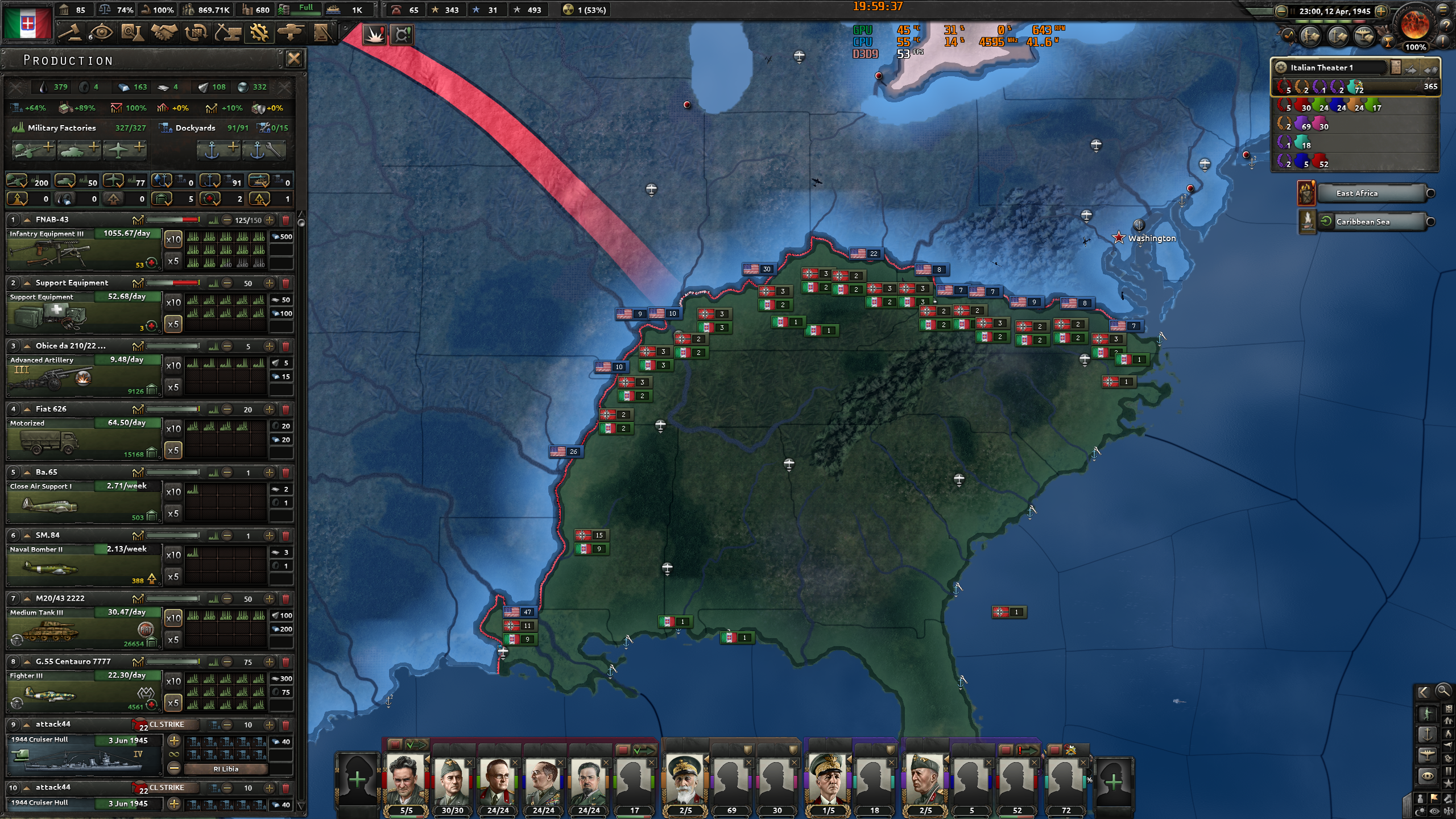Open the Logistics ledger icon
The image size is (1456, 819).
tap(323, 33)
